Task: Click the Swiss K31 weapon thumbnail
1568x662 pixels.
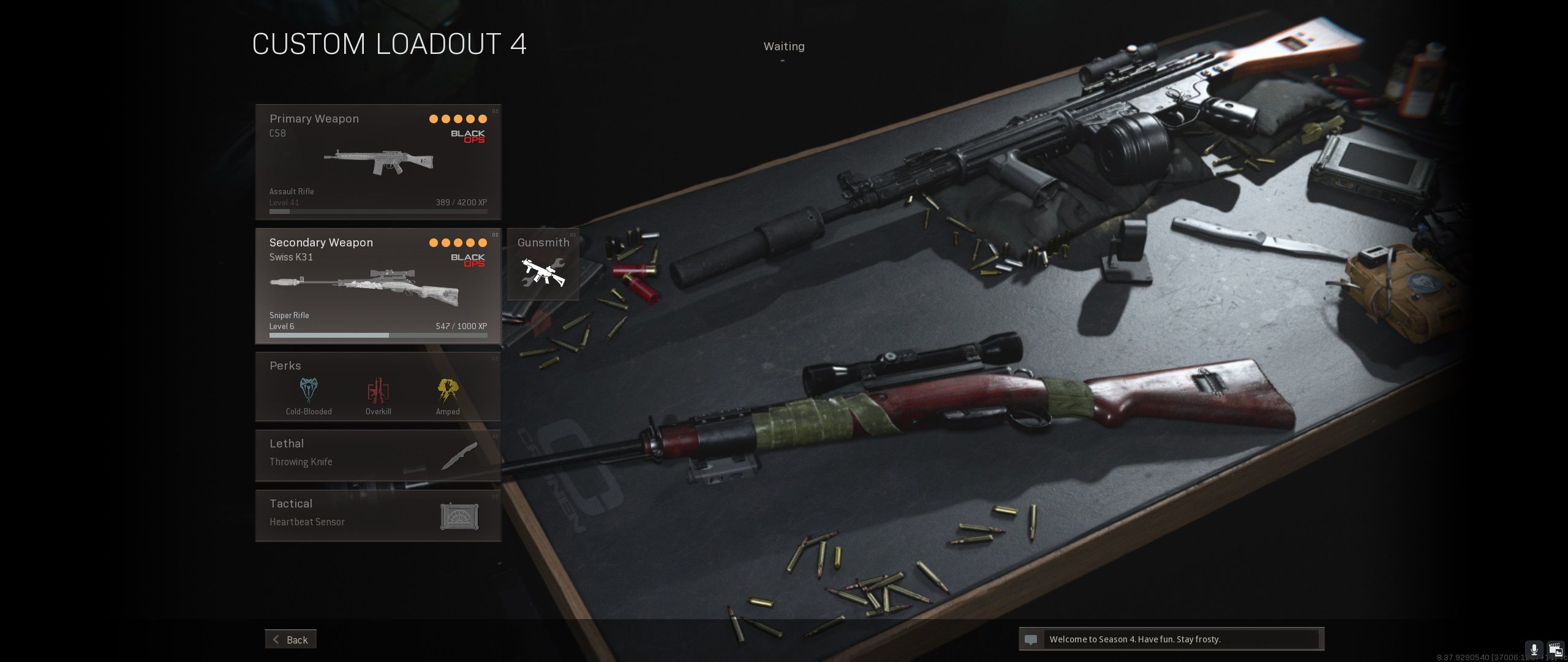Action: [363, 285]
